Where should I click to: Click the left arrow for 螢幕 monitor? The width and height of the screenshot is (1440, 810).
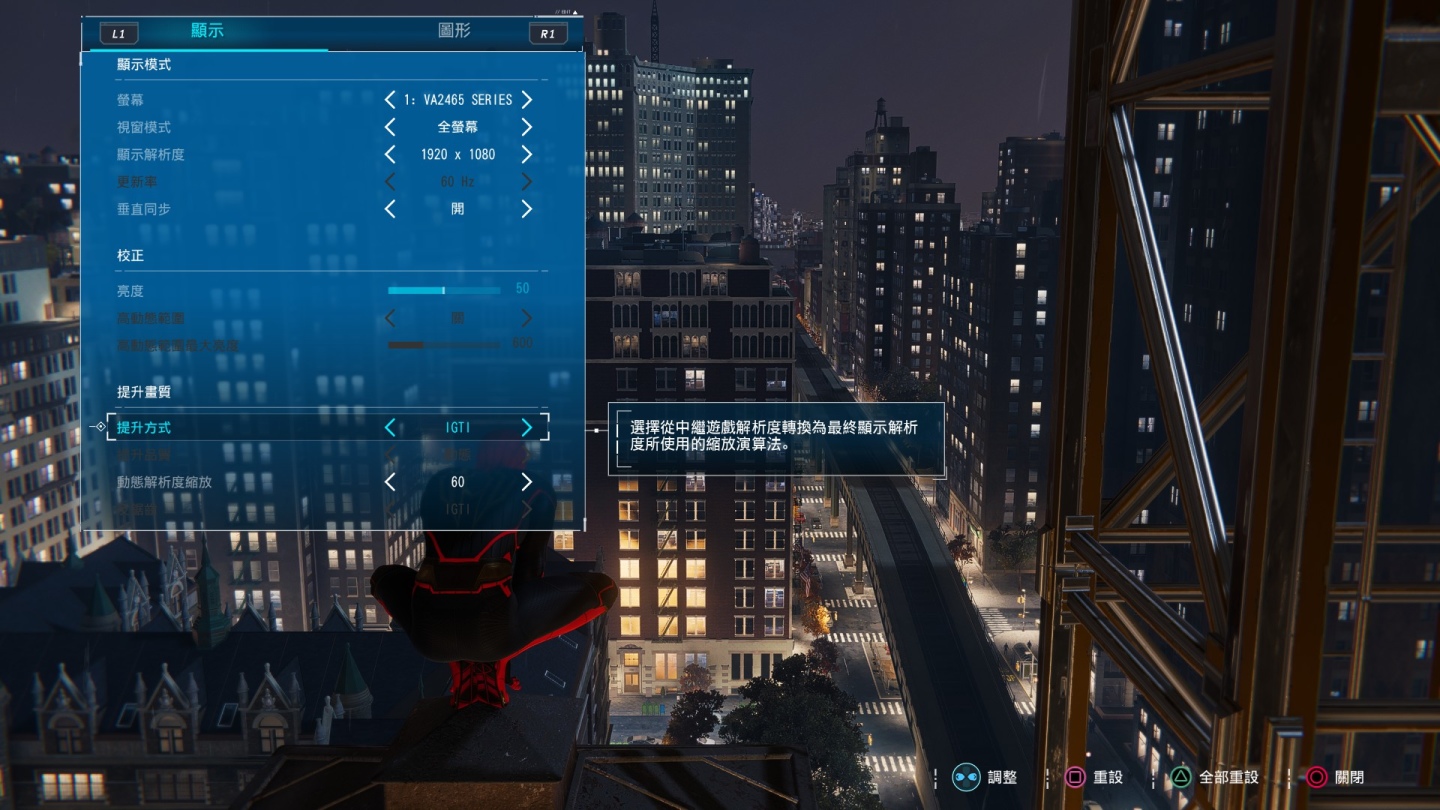pyautogui.click(x=390, y=100)
